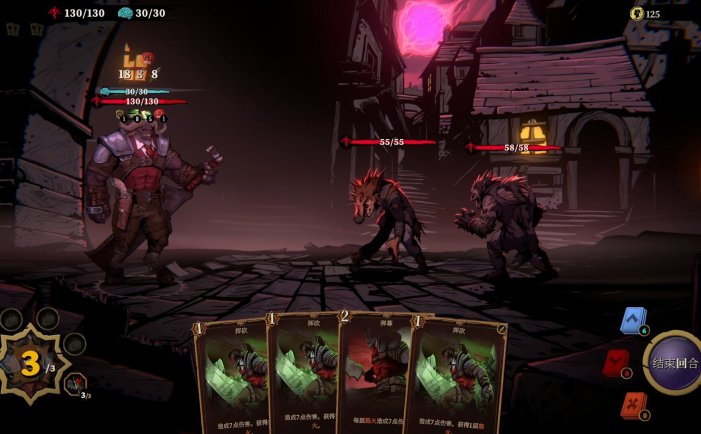This screenshot has height=434, width=701.
Task: Activate the skill icon showing 3/3 charges
Action: point(75,384)
